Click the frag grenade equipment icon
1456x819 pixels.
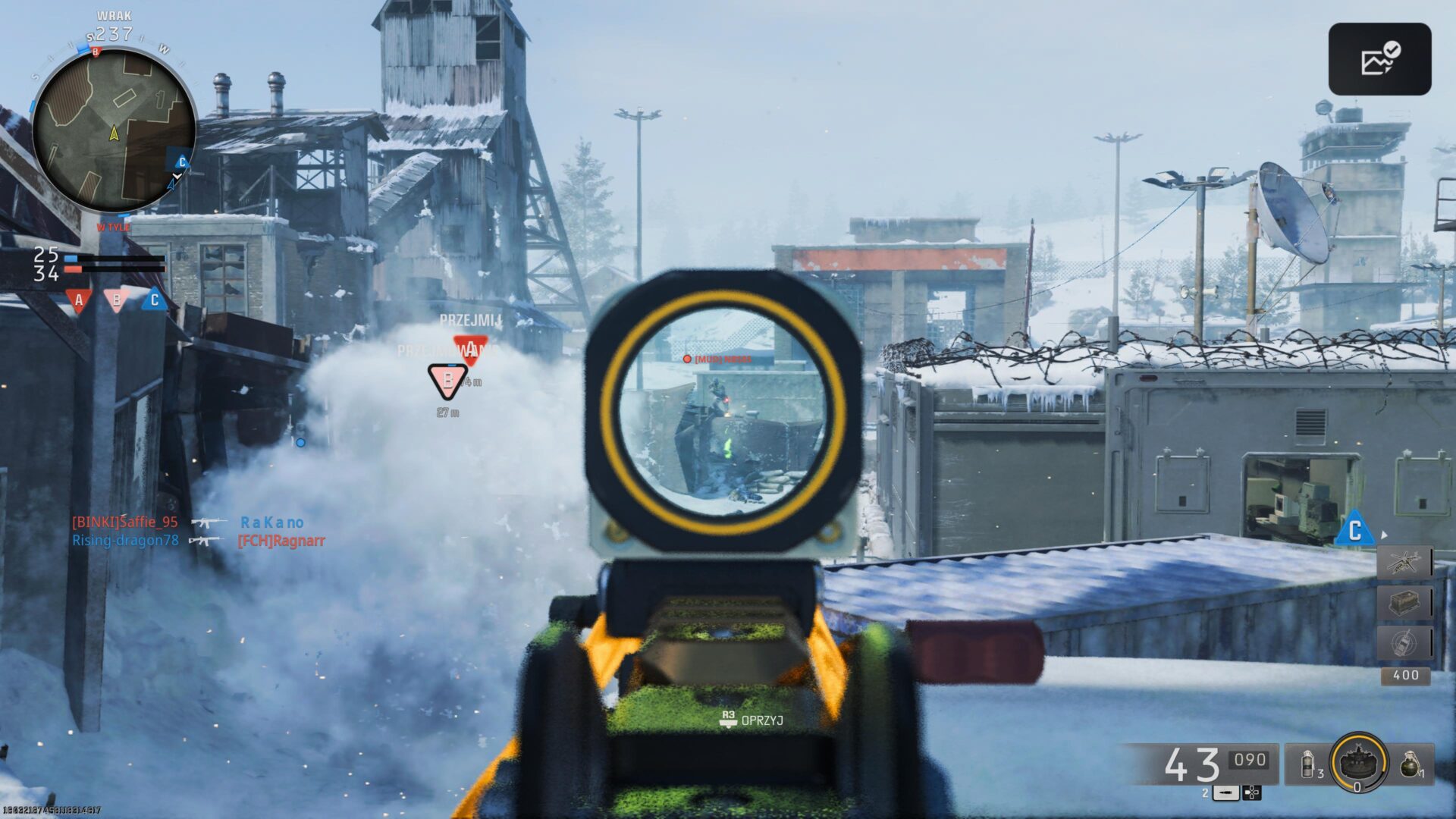[1414, 764]
